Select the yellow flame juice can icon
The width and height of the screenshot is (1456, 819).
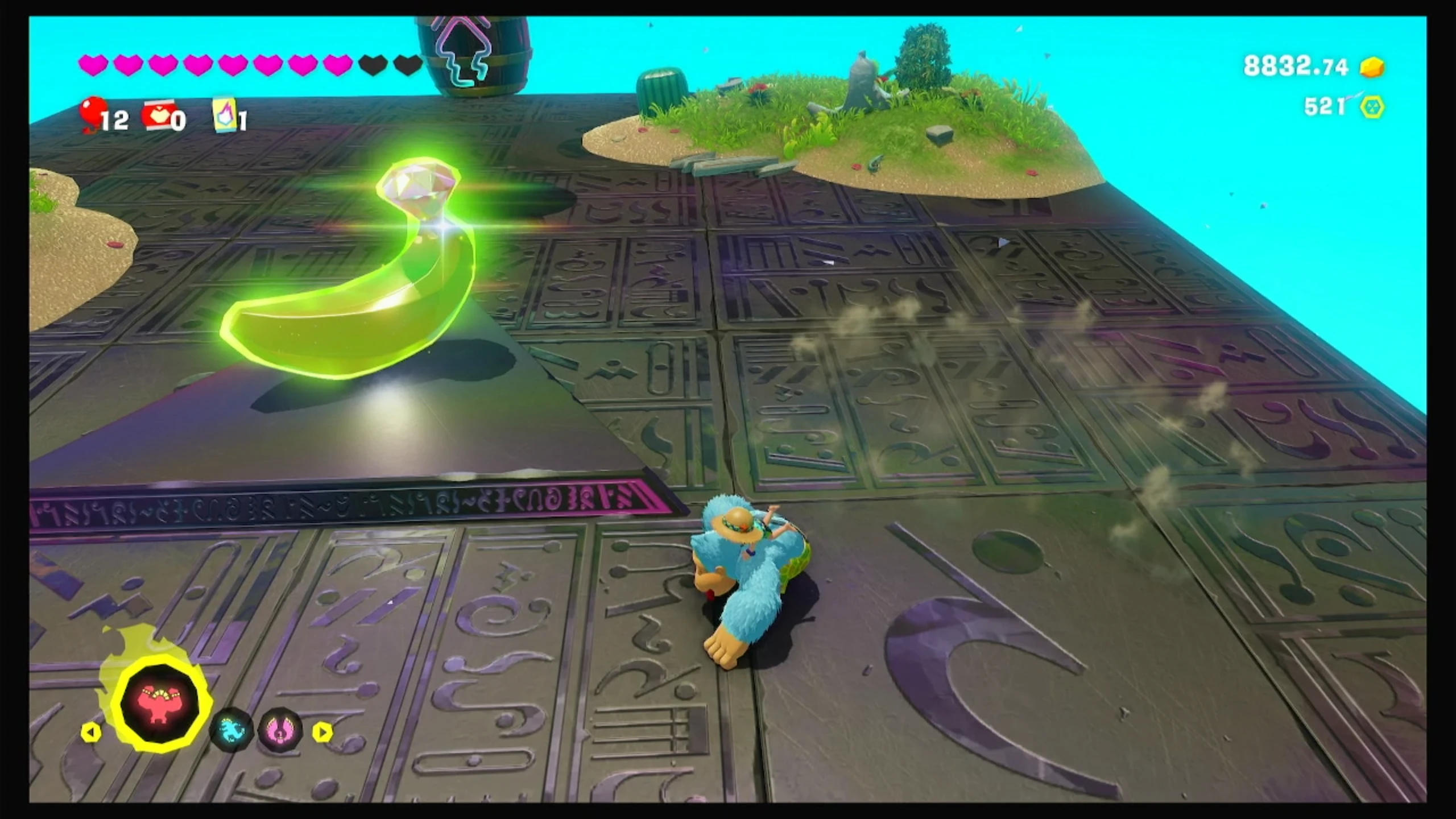[x=225, y=114]
